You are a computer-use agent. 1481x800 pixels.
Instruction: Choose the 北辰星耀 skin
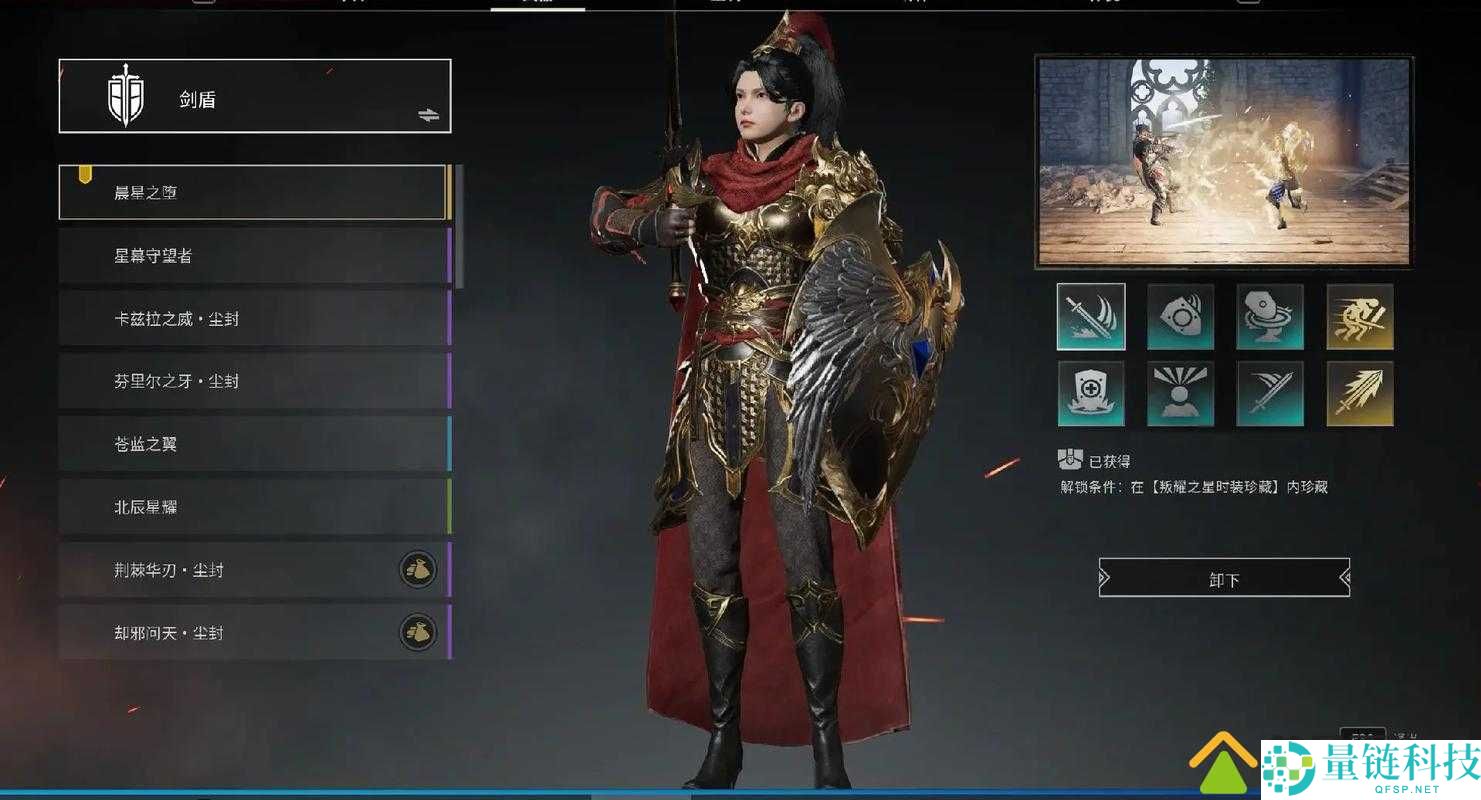[254, 507]
